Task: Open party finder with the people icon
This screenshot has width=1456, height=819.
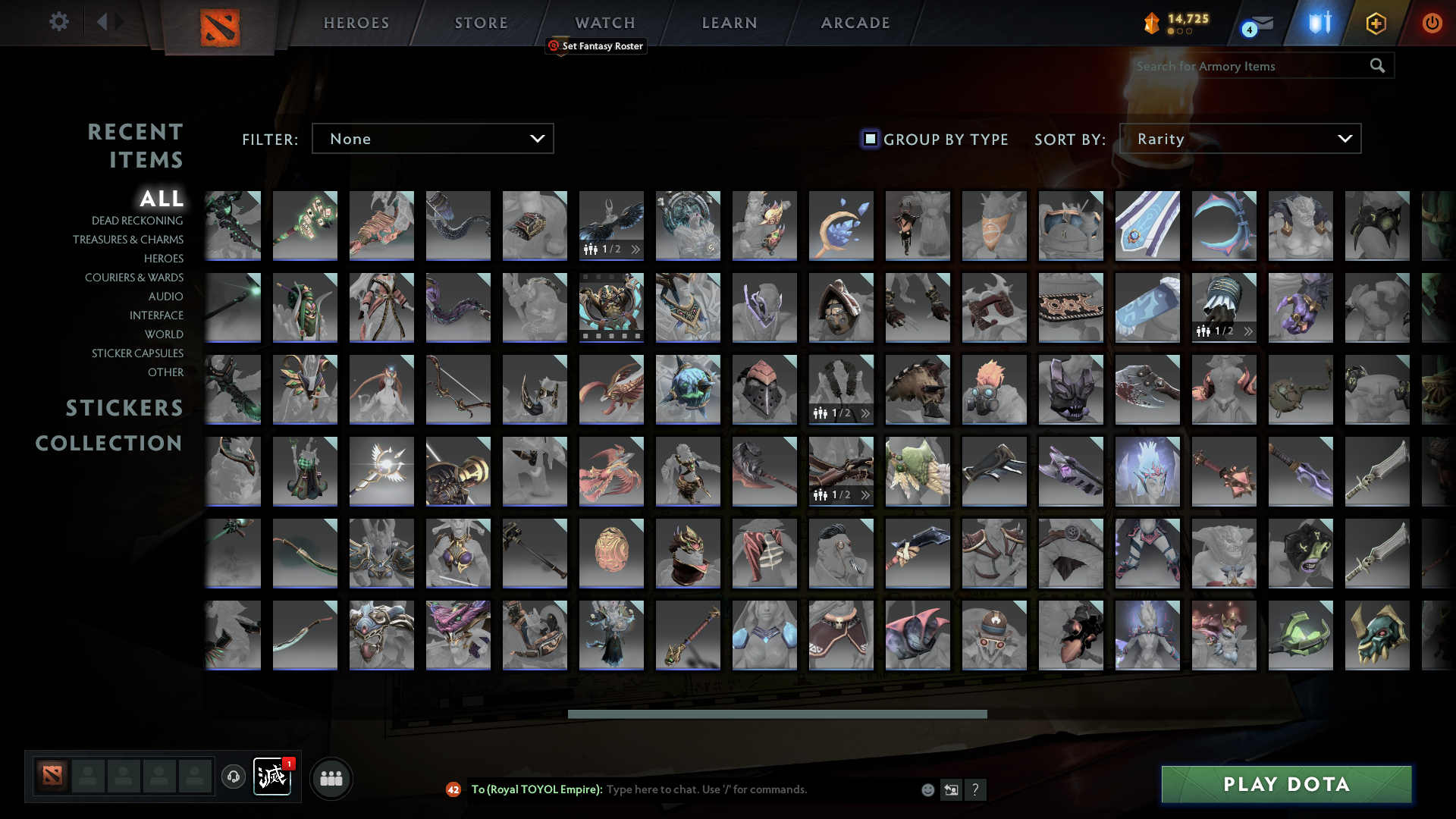Action: coord(331,777)
